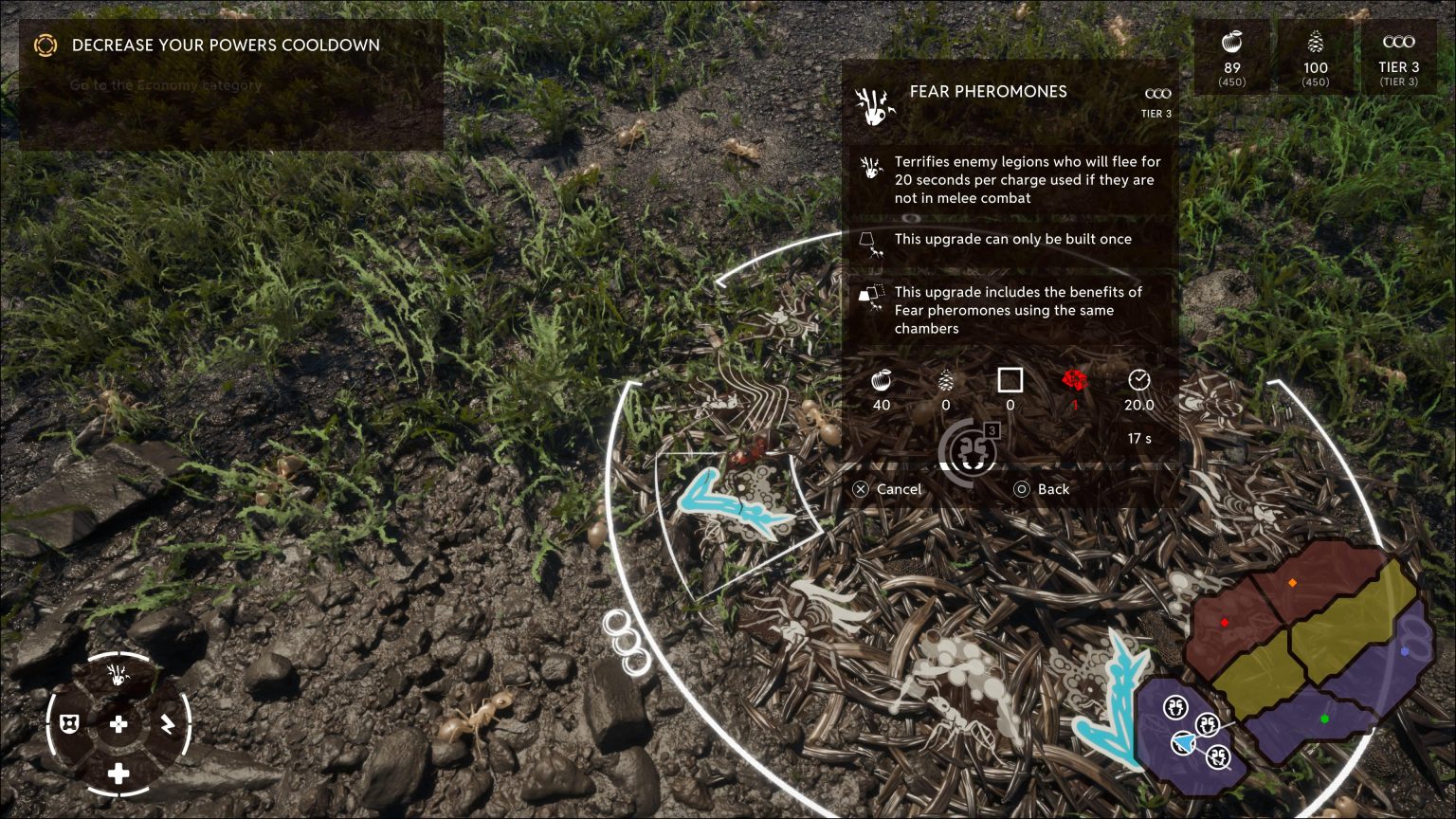
Task: Click the bottom plus icon on the radial menu
Action: click(x=118, y=774)
